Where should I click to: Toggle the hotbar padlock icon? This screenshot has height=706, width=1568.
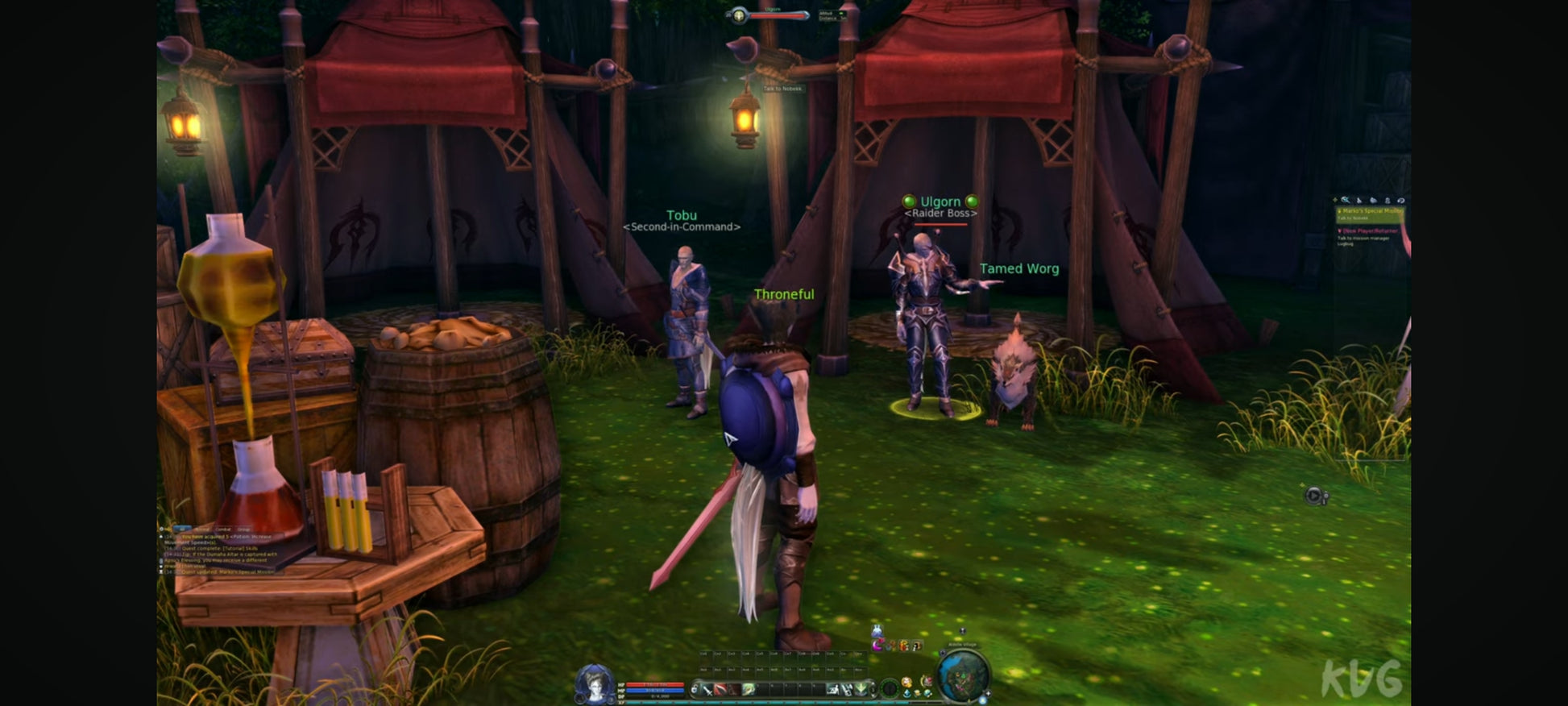coord(695,689)
